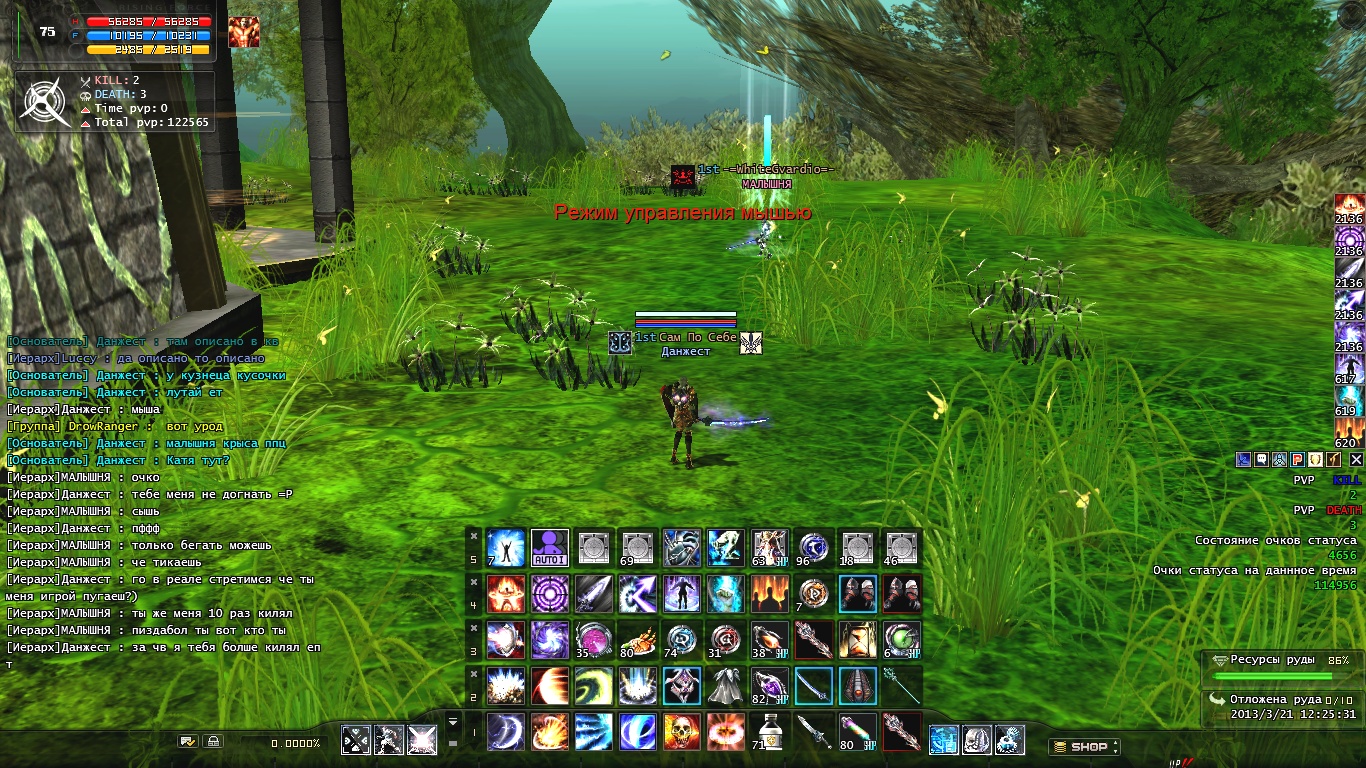Hide hotbar row 5 with its X
Image resolution: width=1366 pixels, height=768 pixels.
474,535
